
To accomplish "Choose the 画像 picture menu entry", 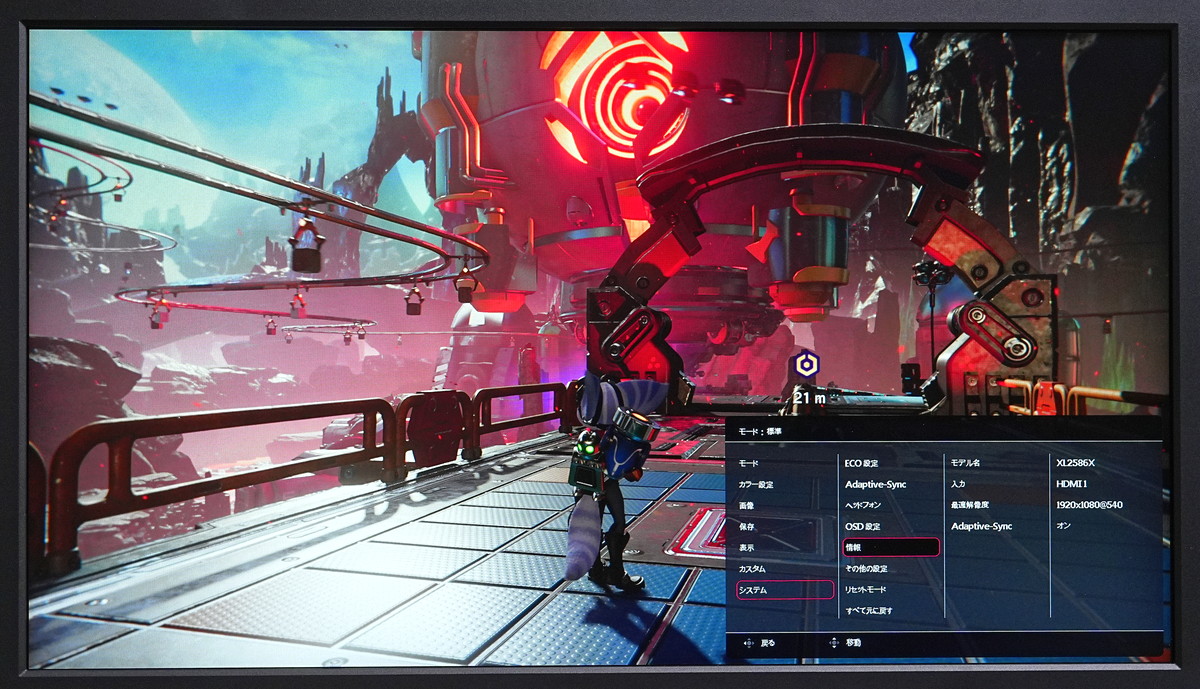I will click(747, 506).
